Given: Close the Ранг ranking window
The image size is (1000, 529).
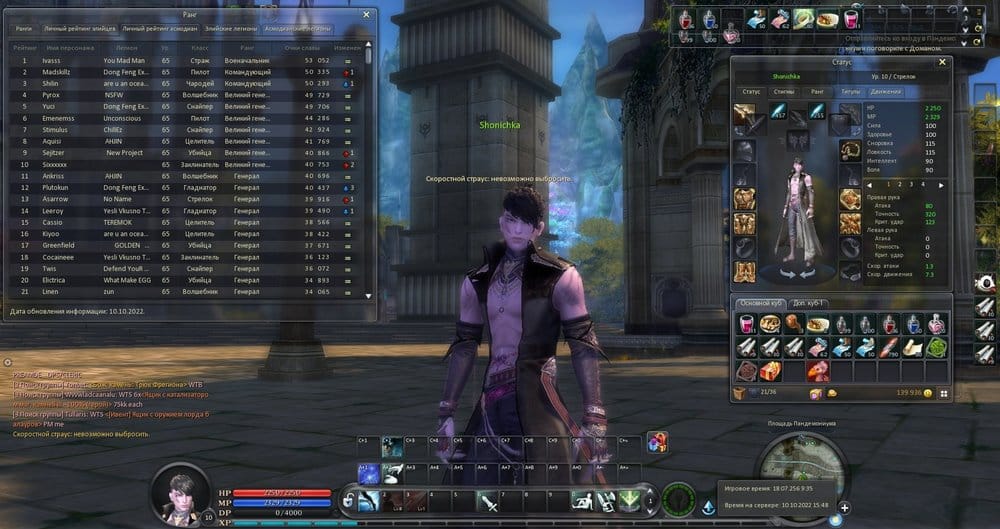Looking at the screenshot, I should (367, 15).
